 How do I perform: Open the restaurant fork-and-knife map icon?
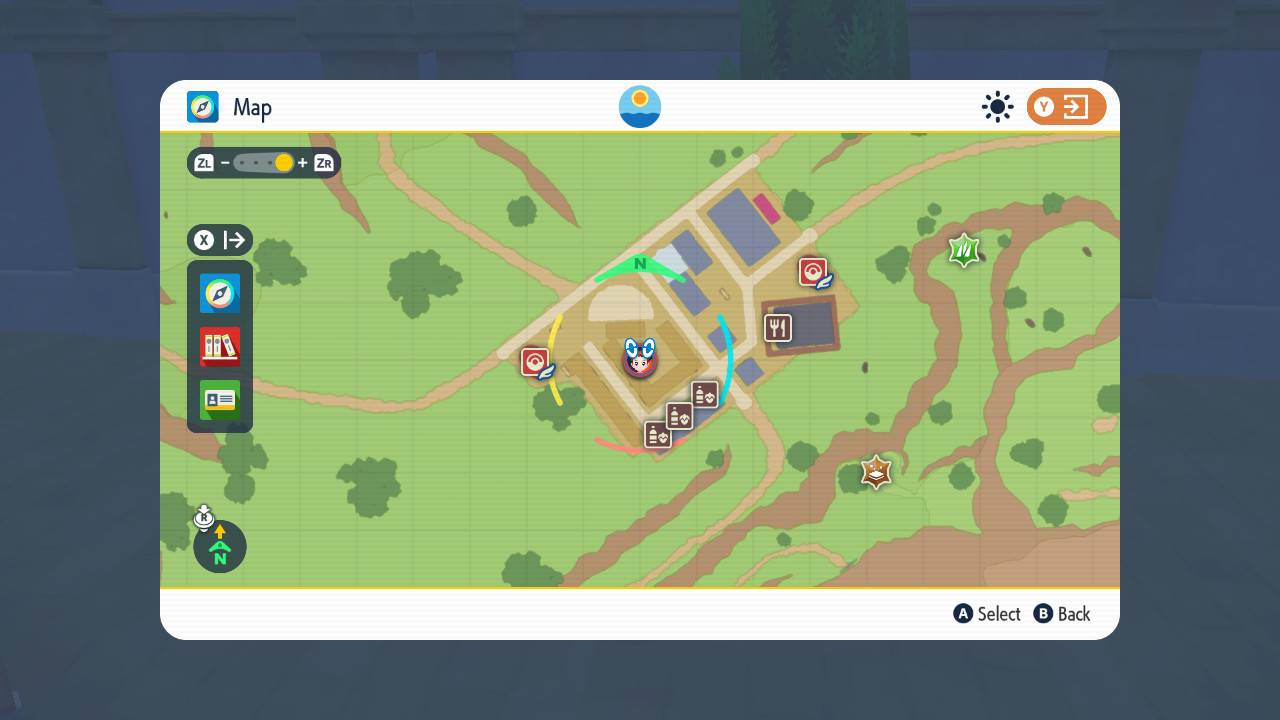coord(778,326)
